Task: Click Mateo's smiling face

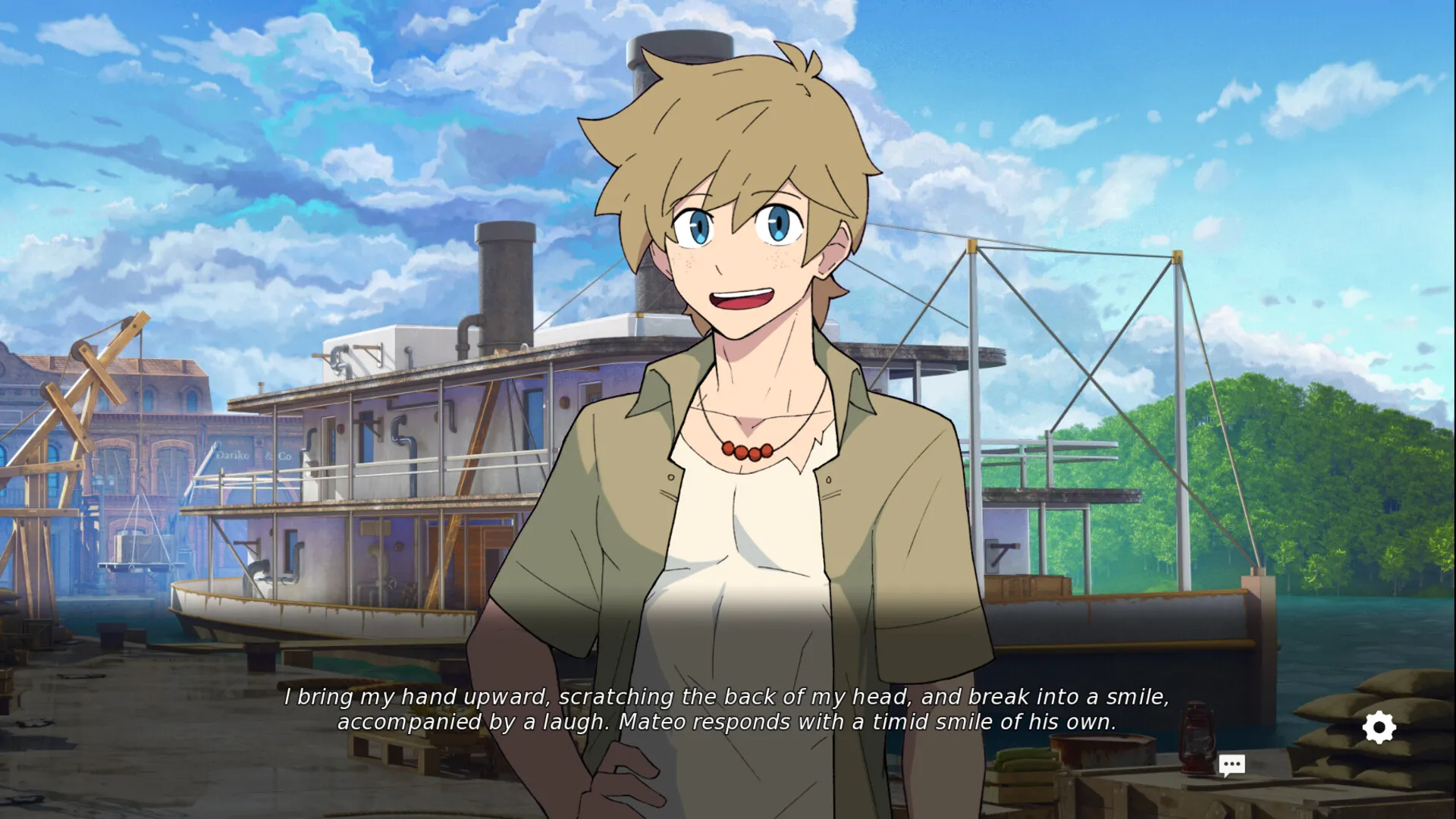Action: [x=739, y=250]
